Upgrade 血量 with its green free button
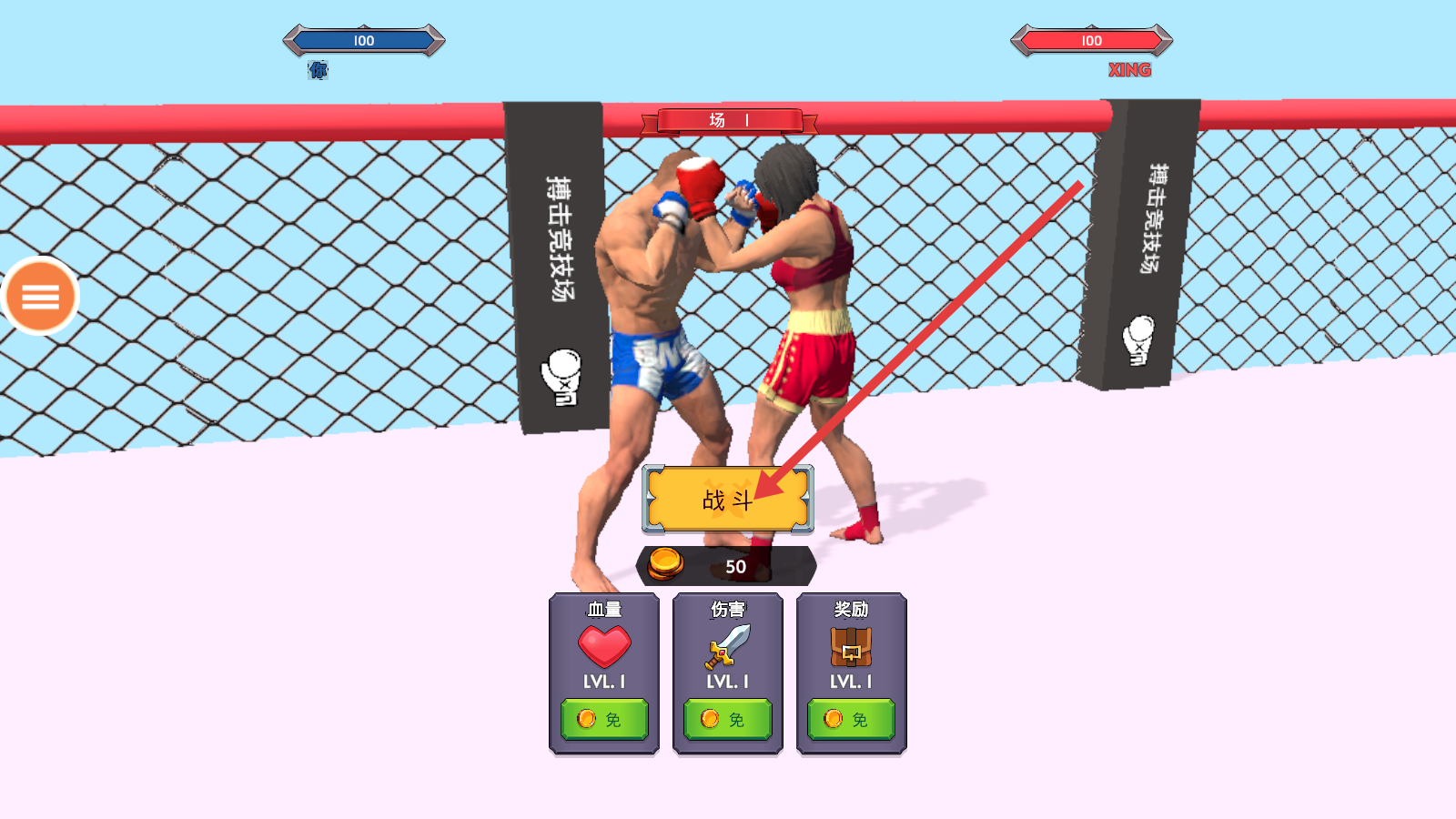Image resolution: width=1456 pixels, height=819 pixels. [604, 719]
